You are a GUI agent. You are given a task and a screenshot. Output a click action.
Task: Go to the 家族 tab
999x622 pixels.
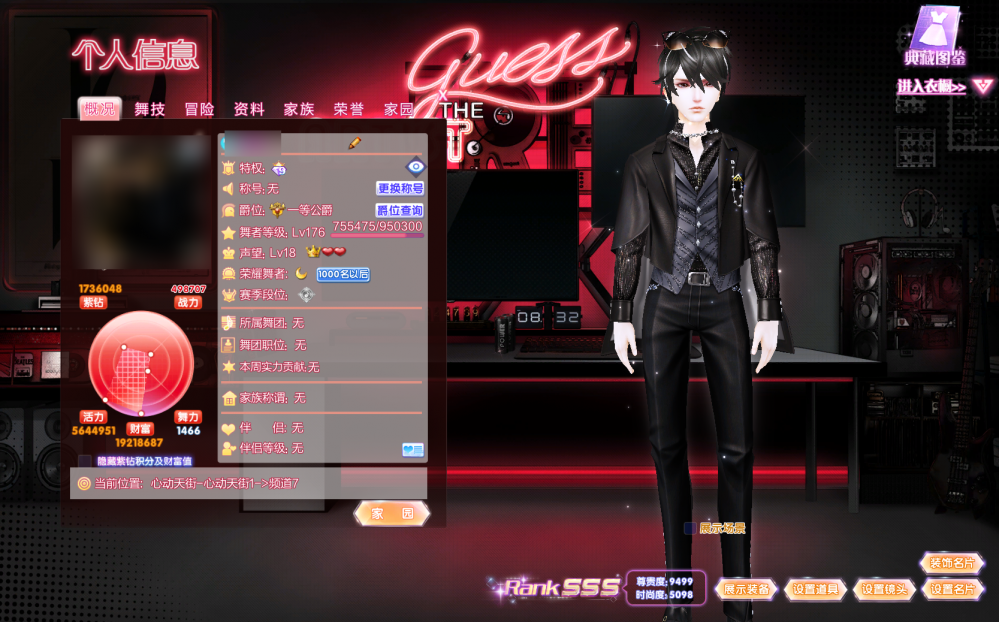coord(299,110)
